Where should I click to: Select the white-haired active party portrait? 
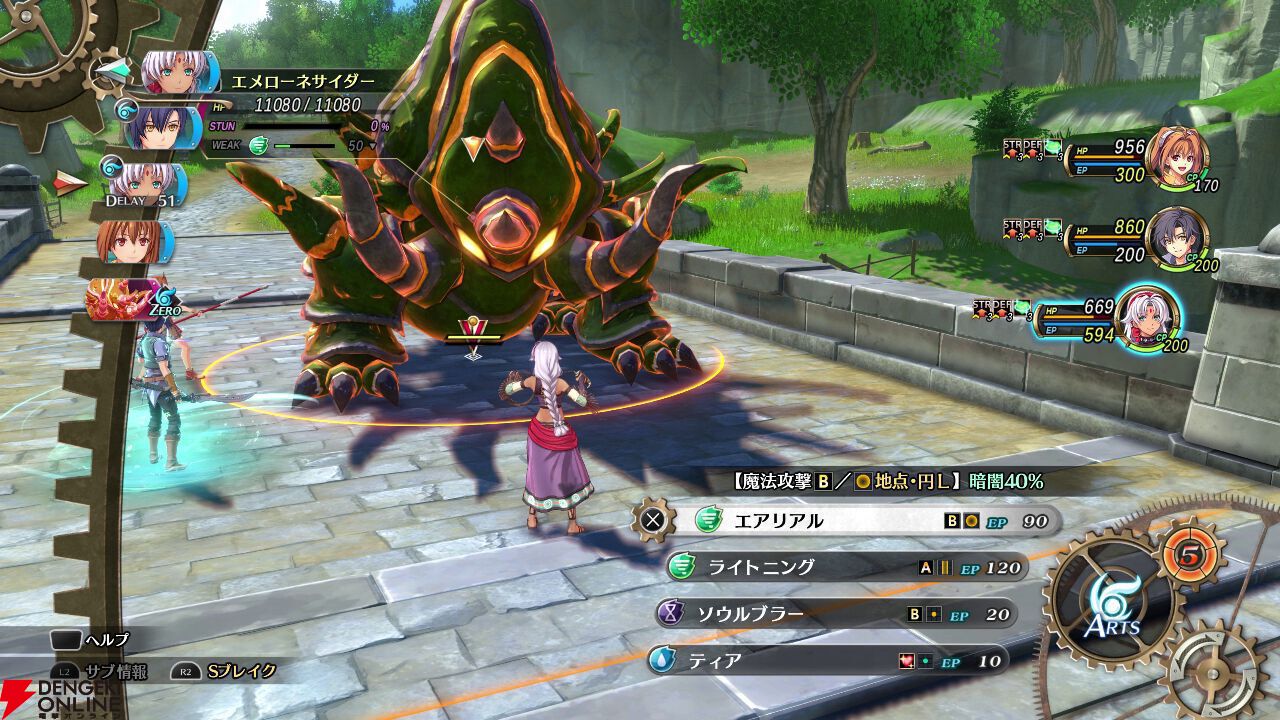(1146, 318)
